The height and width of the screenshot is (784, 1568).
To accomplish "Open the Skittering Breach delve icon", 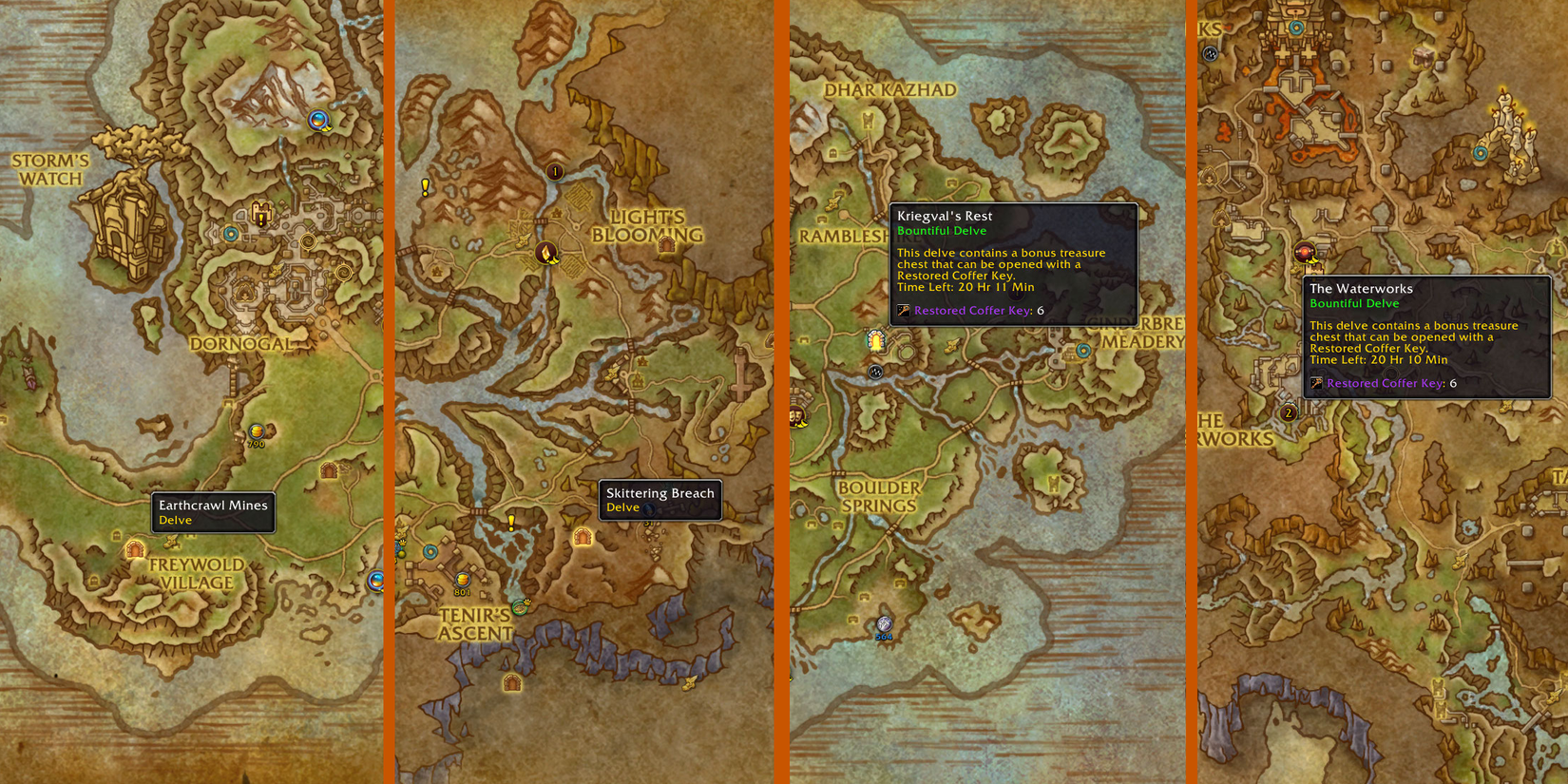I will 583,537.
